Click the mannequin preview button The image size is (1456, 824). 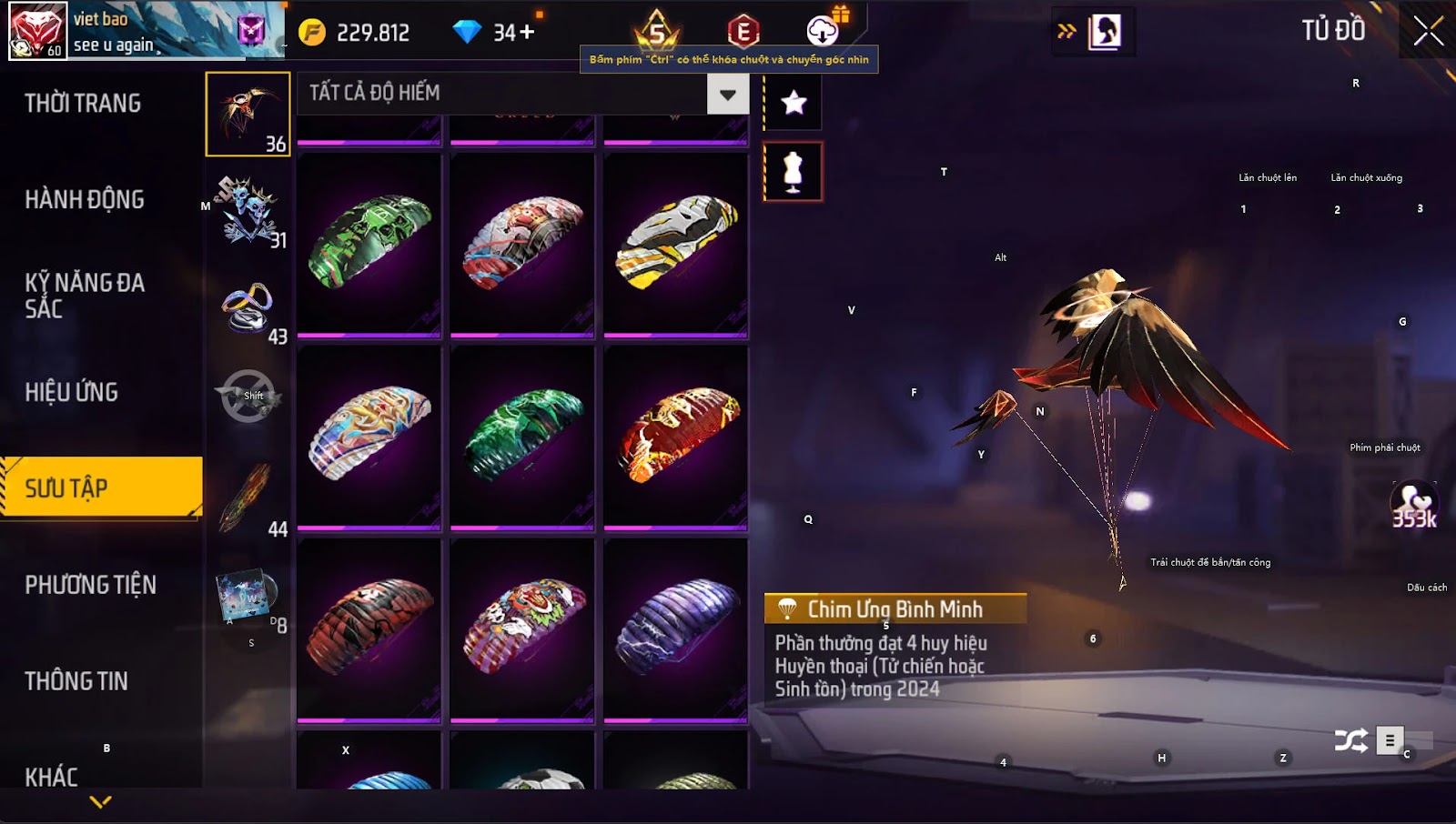tap(794, 171)
